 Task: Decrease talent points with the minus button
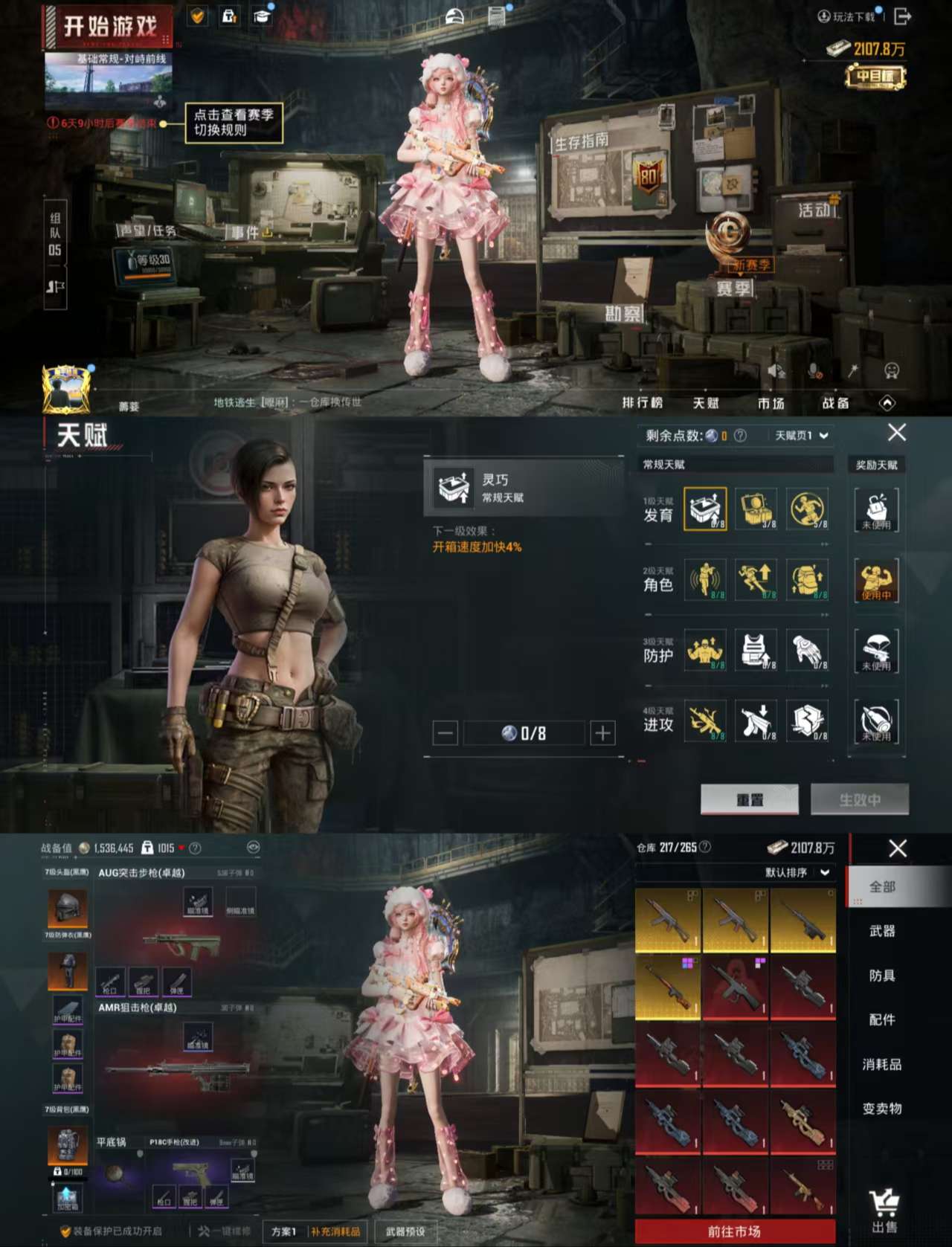pos(445,734)
